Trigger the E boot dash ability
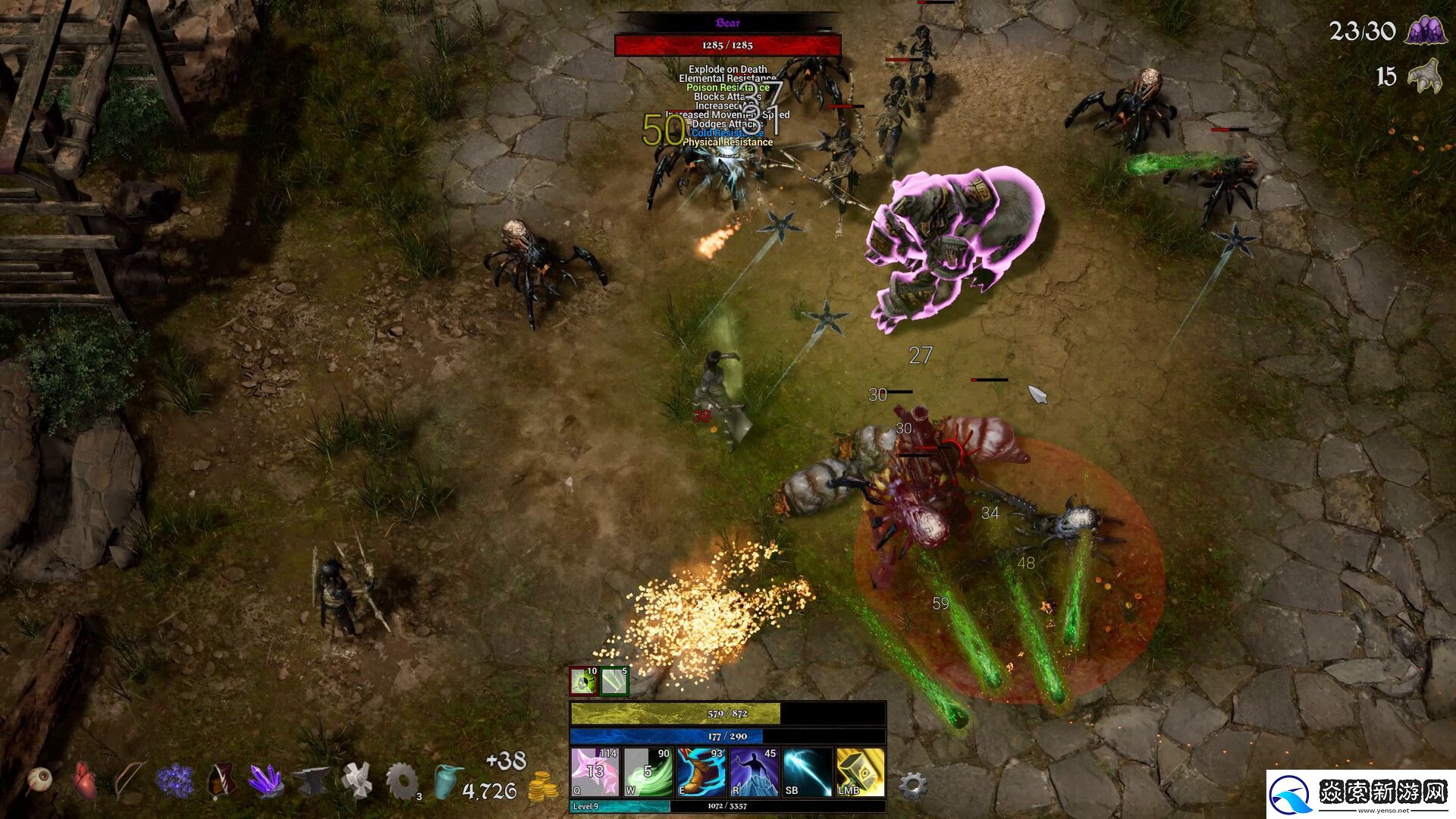The height and width of the screenshot is (819, 1456). pyautogui.click(x=699, y=774)
